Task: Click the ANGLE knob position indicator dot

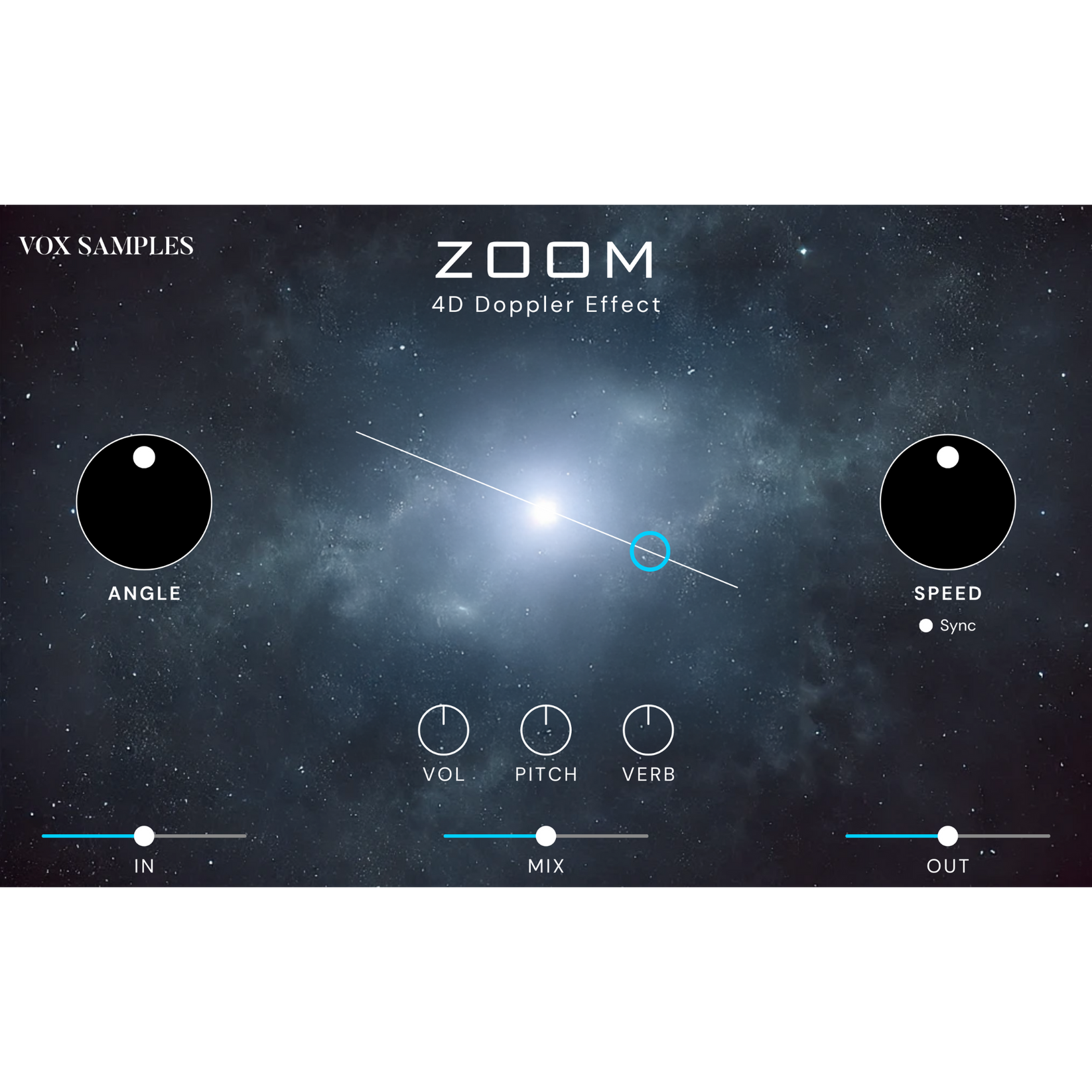Action: (x=145, y=457)
